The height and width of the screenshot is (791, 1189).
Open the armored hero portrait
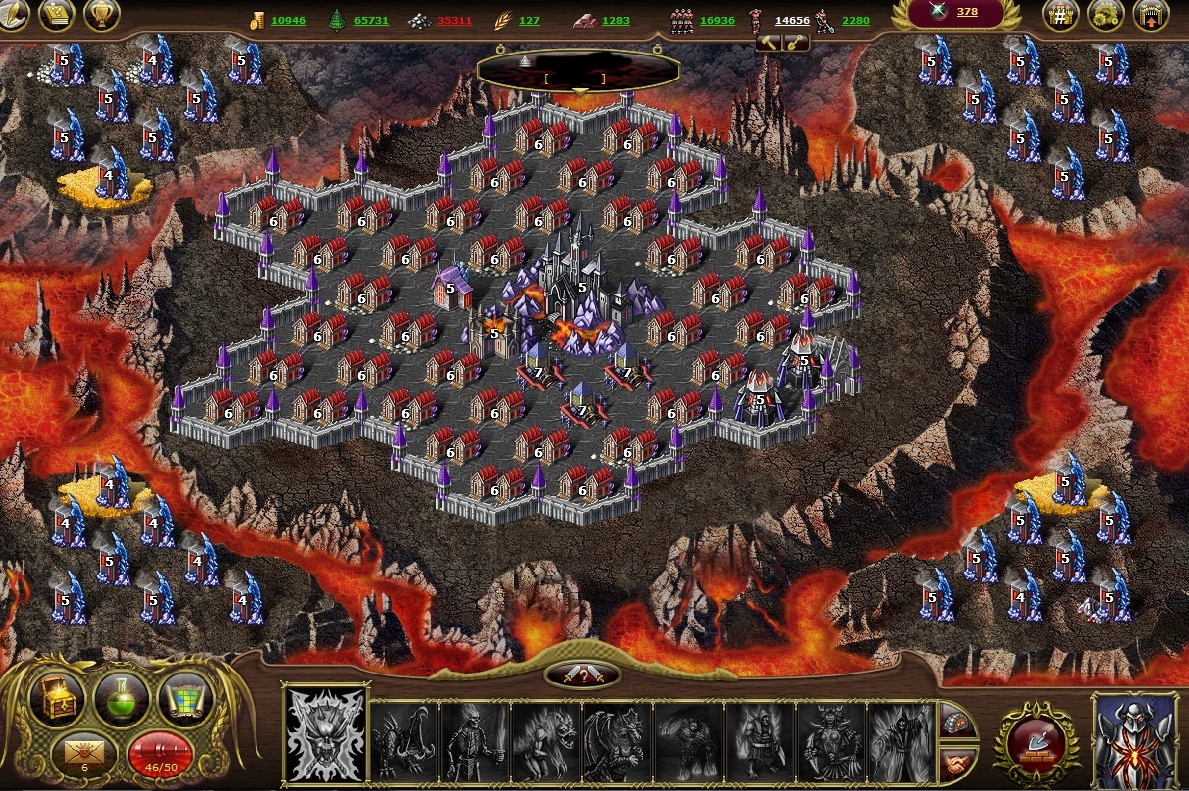tap(1135, 739)
